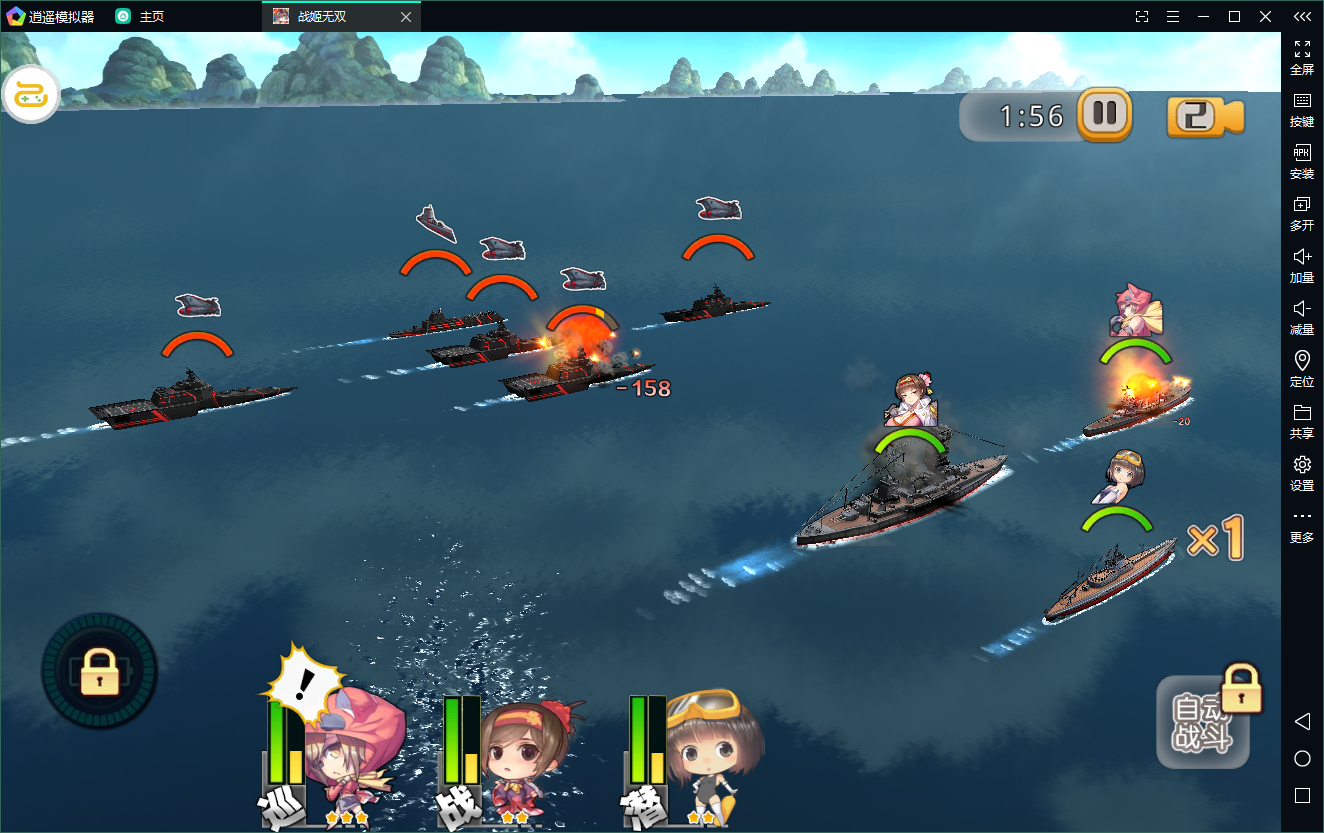The height and width of the screenshot is (833, 1324).
Task: Open the emulator keymapping tool
Action: [x=1302, y=110]
